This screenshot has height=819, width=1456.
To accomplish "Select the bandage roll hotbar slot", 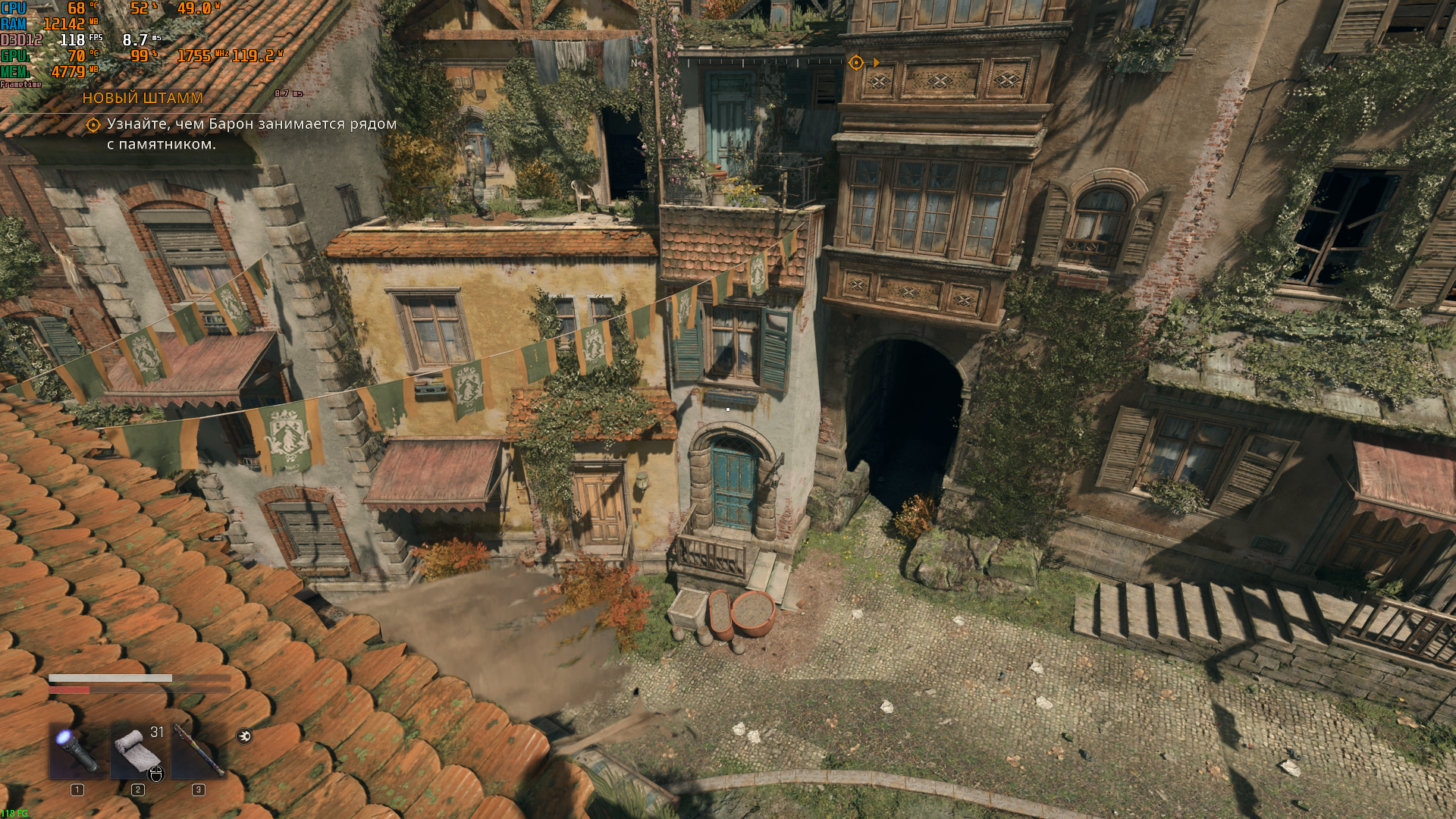I will pos(138,751).
